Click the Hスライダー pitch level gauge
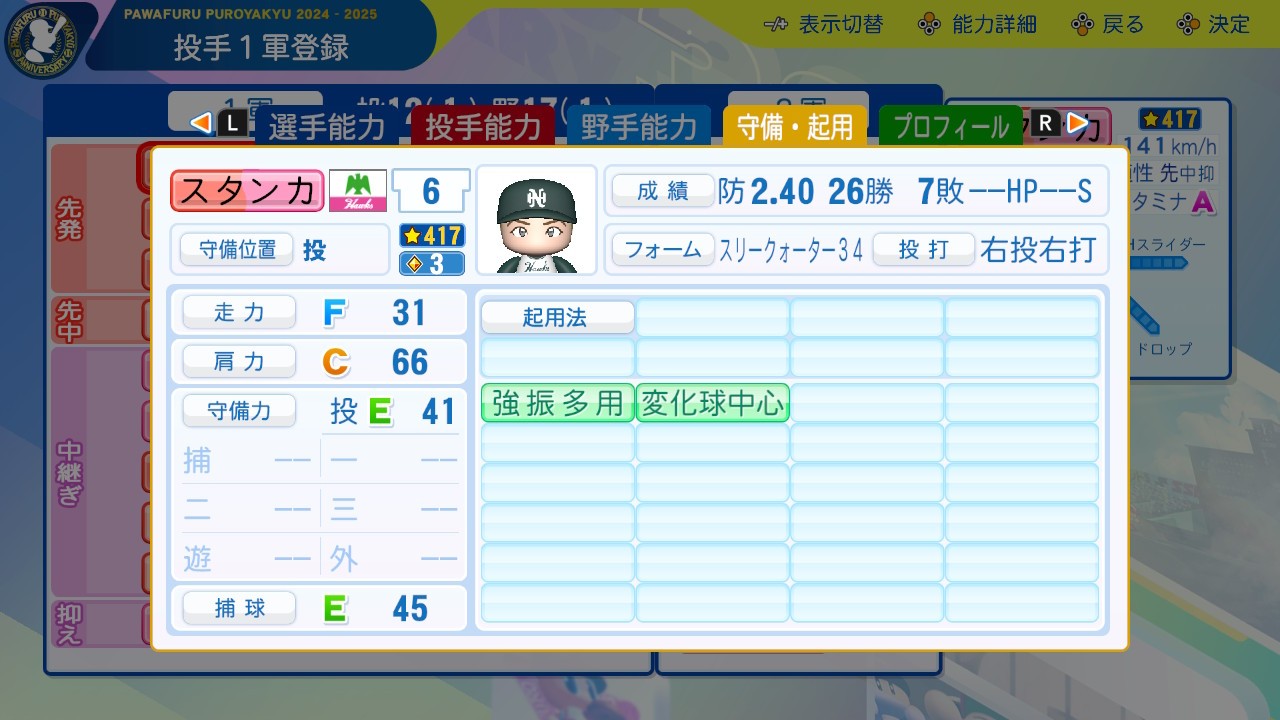This screenshot has width=1280, height=720. (x=1157, y=262)
